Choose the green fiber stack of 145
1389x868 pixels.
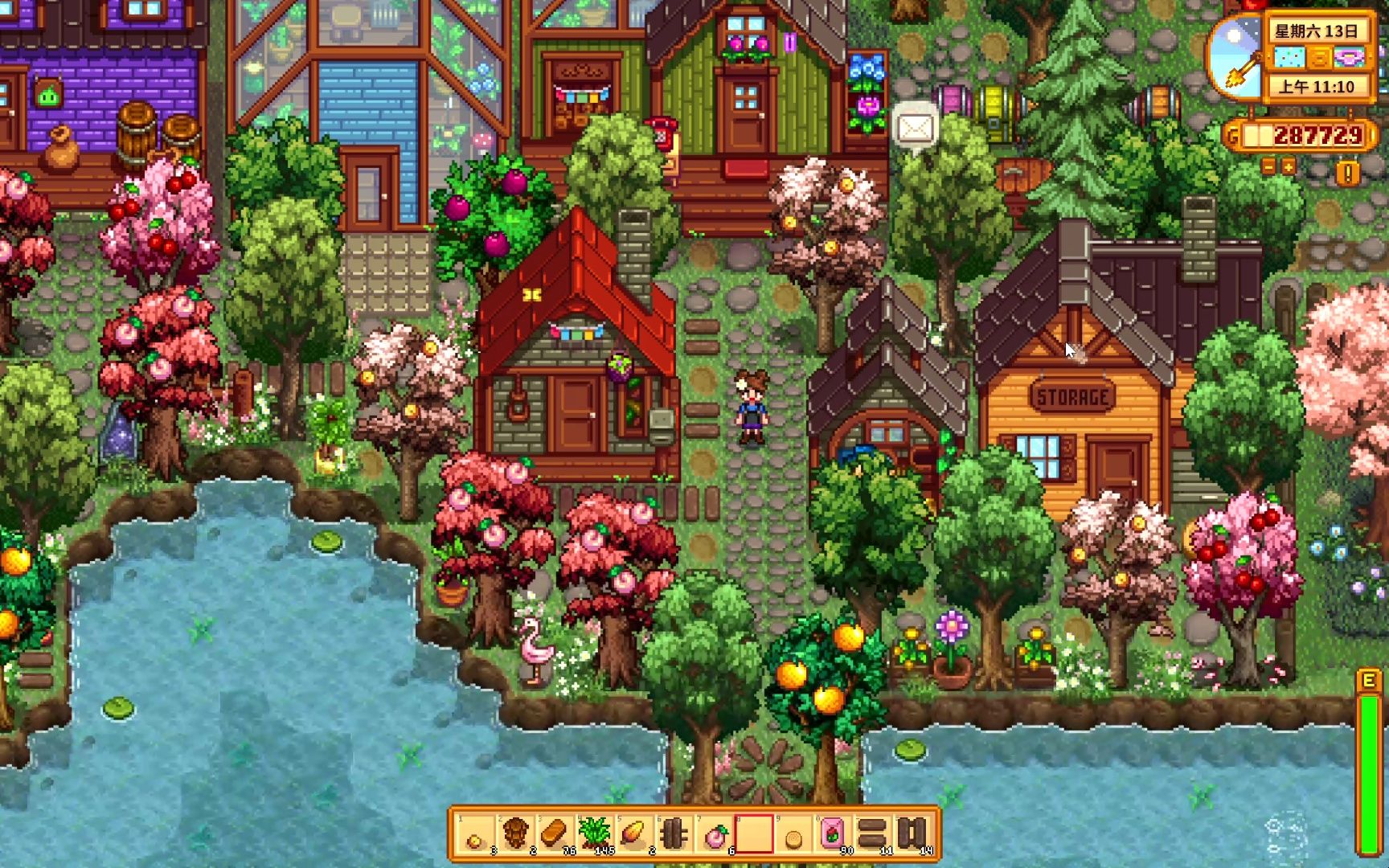tap(595, 834)
